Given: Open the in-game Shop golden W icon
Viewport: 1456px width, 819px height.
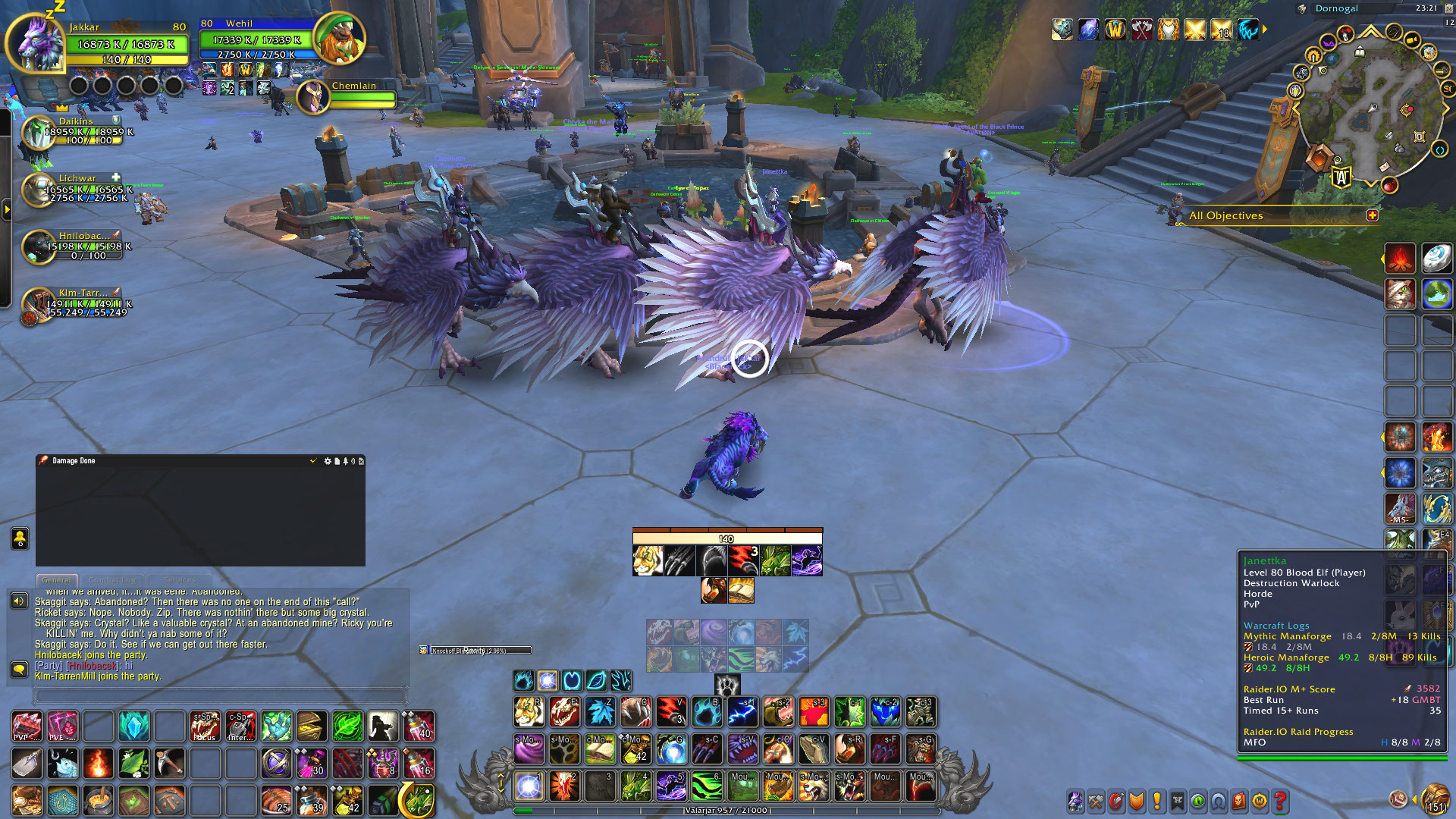Looking at the screenshot, I should click(x=1260, y=800).
